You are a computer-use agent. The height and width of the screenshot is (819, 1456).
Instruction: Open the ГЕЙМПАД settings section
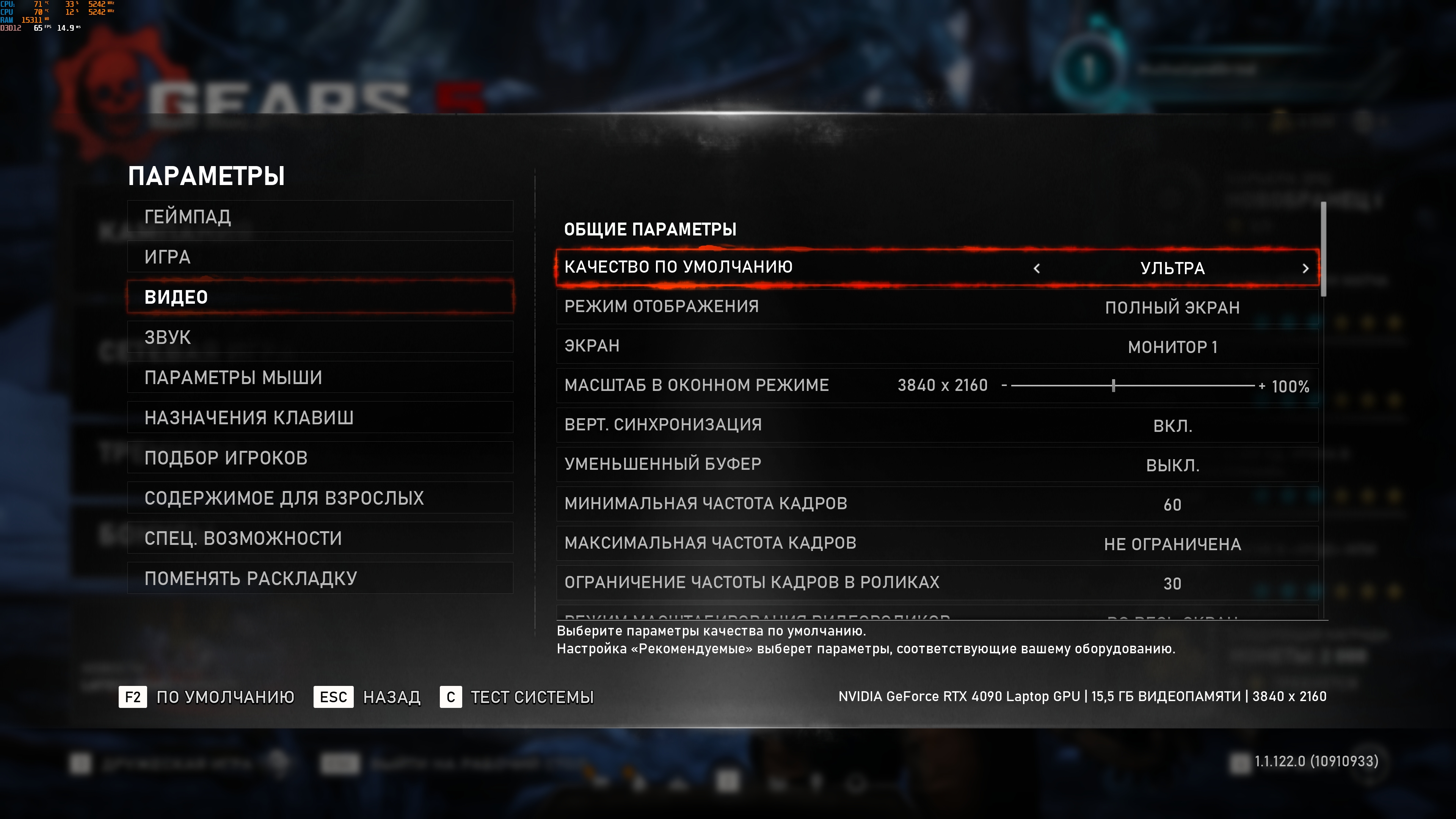(x=320, y=217)
